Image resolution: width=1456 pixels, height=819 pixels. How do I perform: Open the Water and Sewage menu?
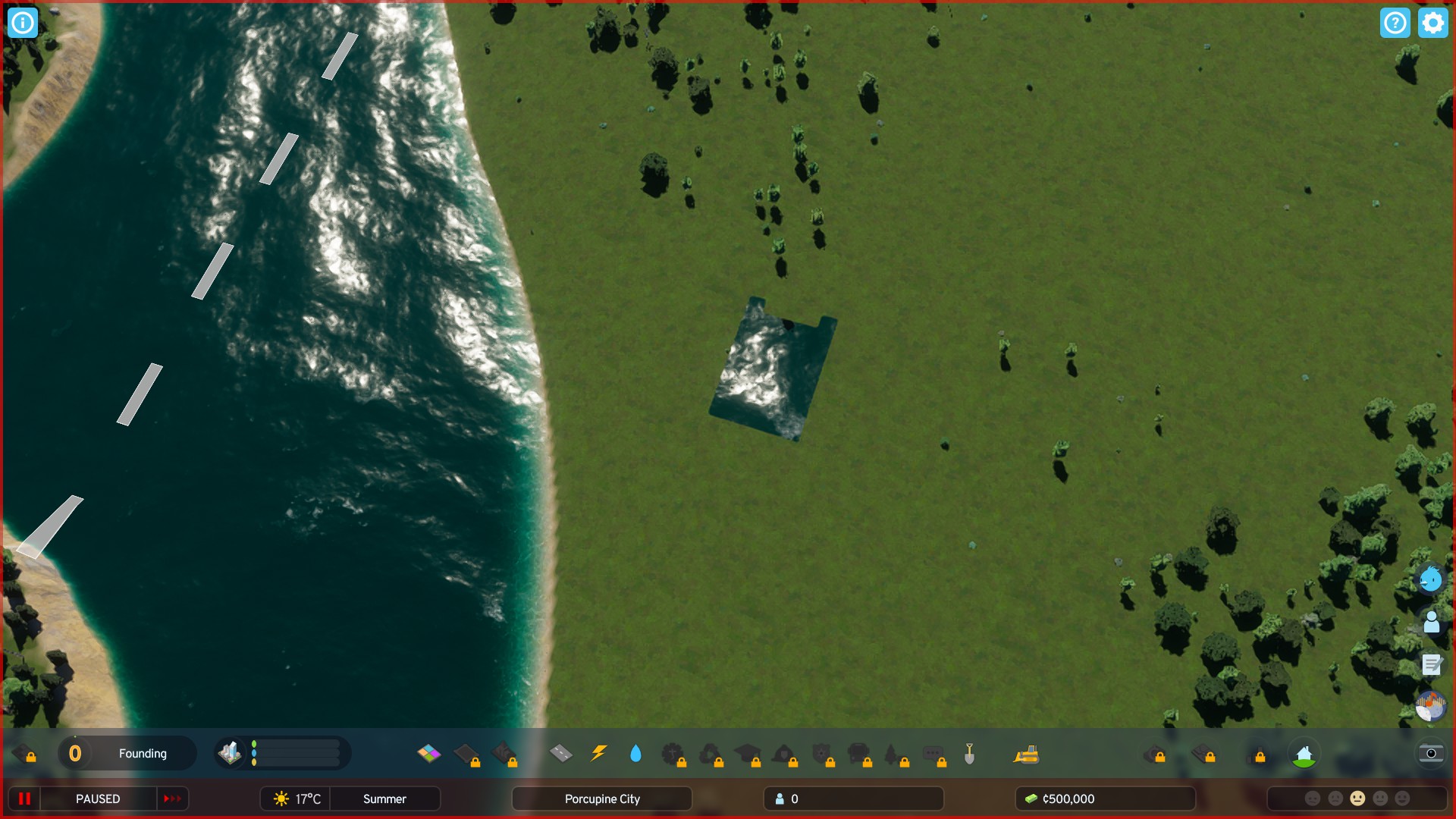635,753
